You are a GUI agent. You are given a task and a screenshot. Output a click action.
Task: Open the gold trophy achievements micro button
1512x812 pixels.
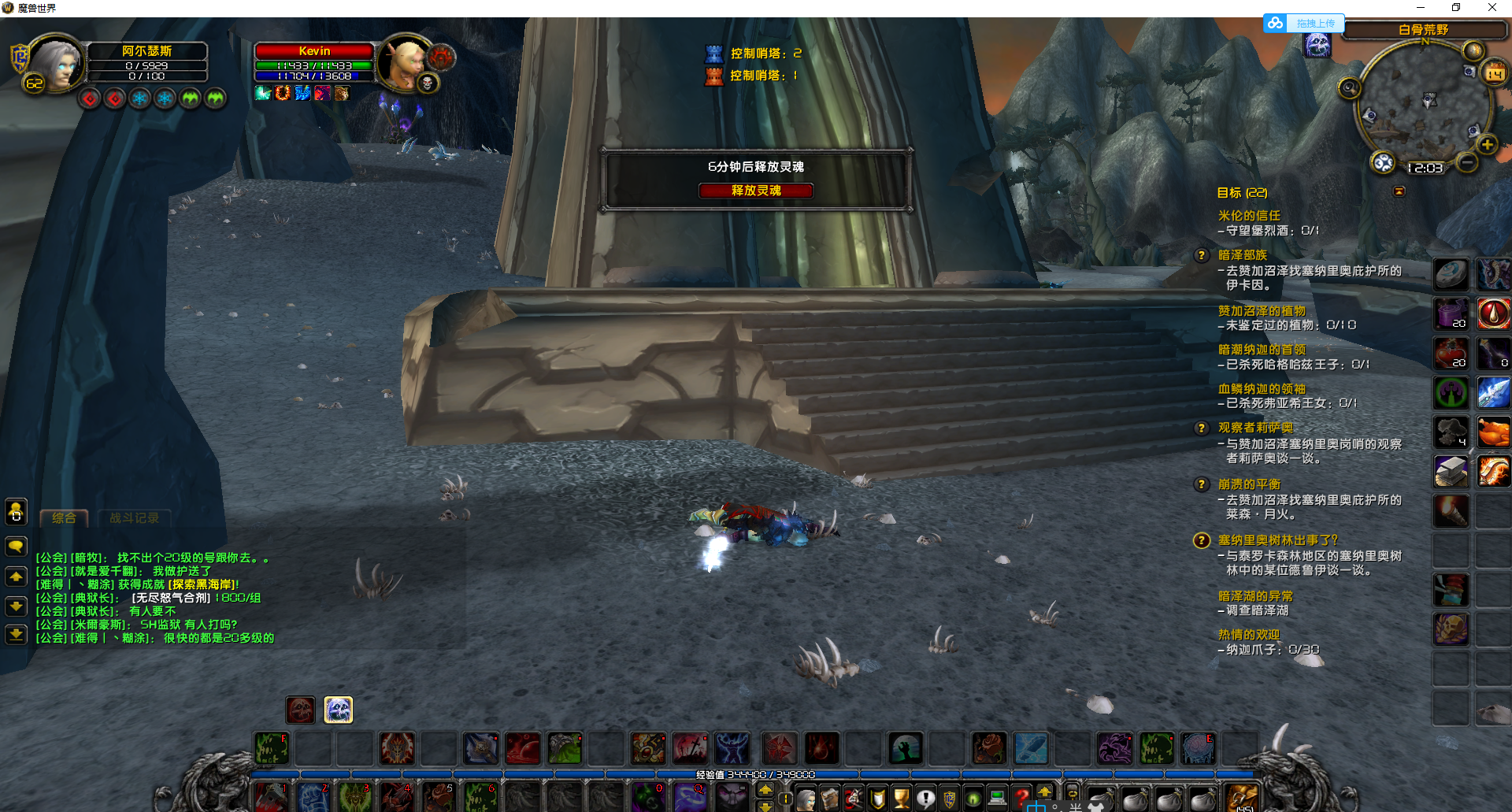[x=901, y=799]
